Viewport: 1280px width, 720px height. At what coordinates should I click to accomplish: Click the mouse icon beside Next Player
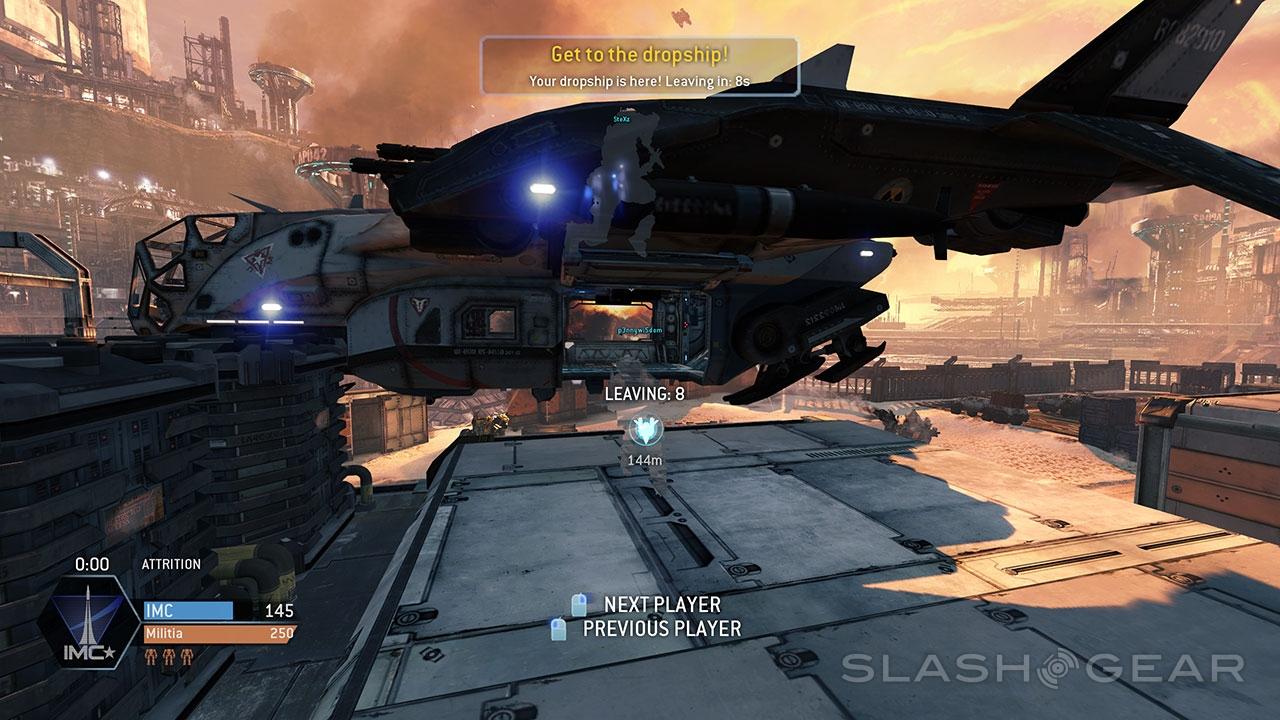point(579,604)
